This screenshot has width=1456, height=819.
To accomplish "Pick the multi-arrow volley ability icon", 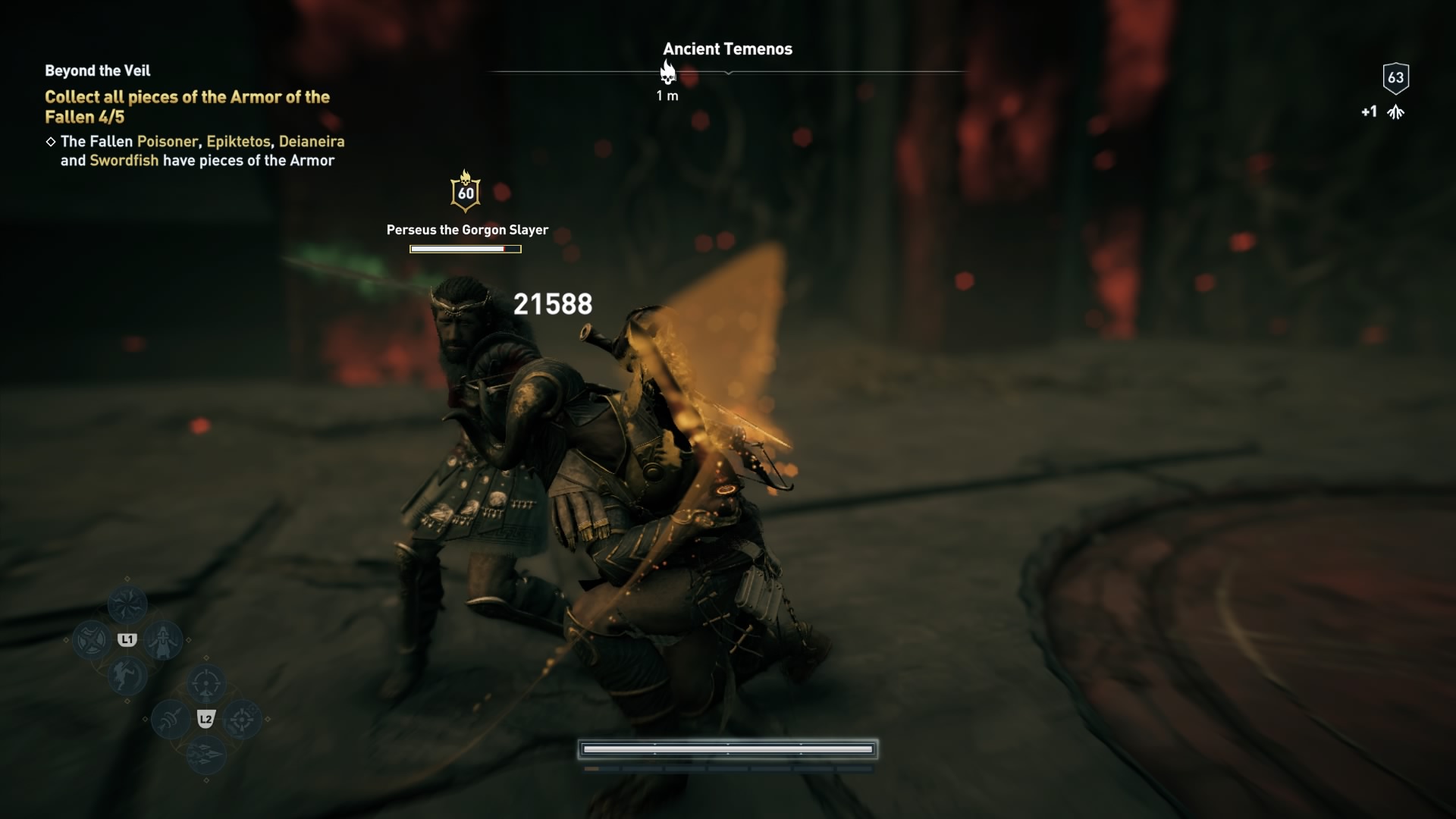I will pos(206,755).
